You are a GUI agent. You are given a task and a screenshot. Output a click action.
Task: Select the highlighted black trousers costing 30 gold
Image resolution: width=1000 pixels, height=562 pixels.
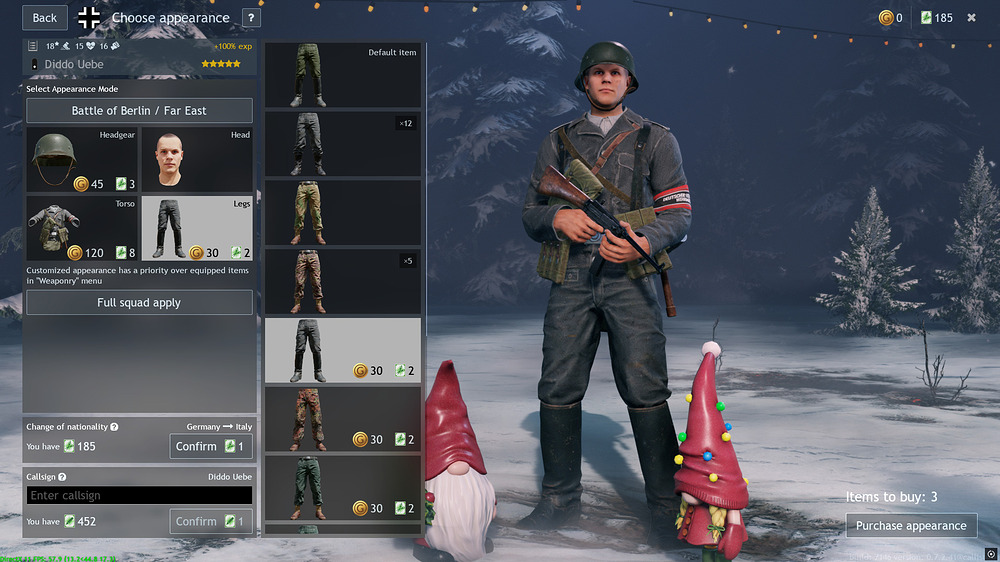343,351
